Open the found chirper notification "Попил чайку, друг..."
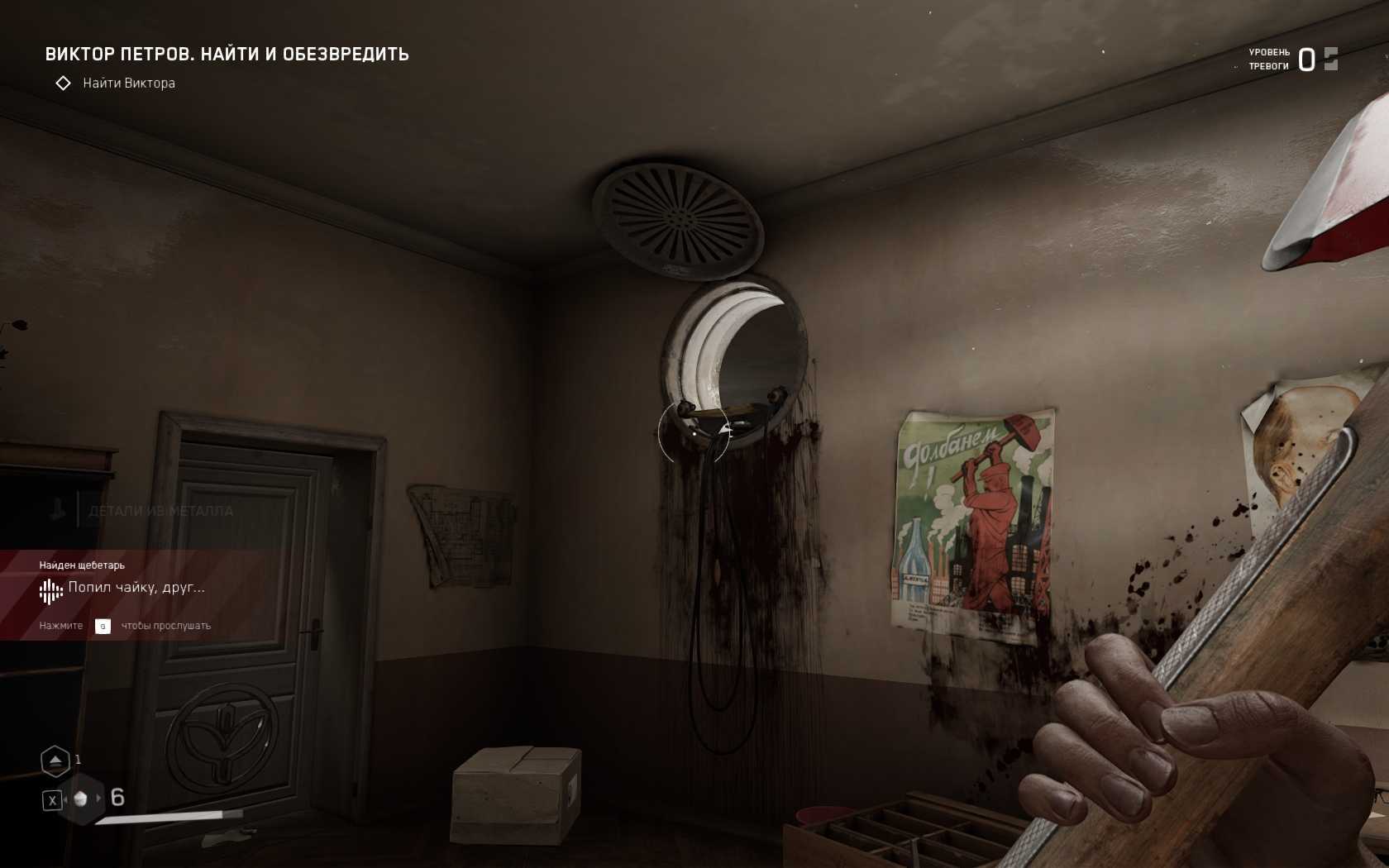The width and height of the screenshot is (1389, 868). [x=136, y=588]
